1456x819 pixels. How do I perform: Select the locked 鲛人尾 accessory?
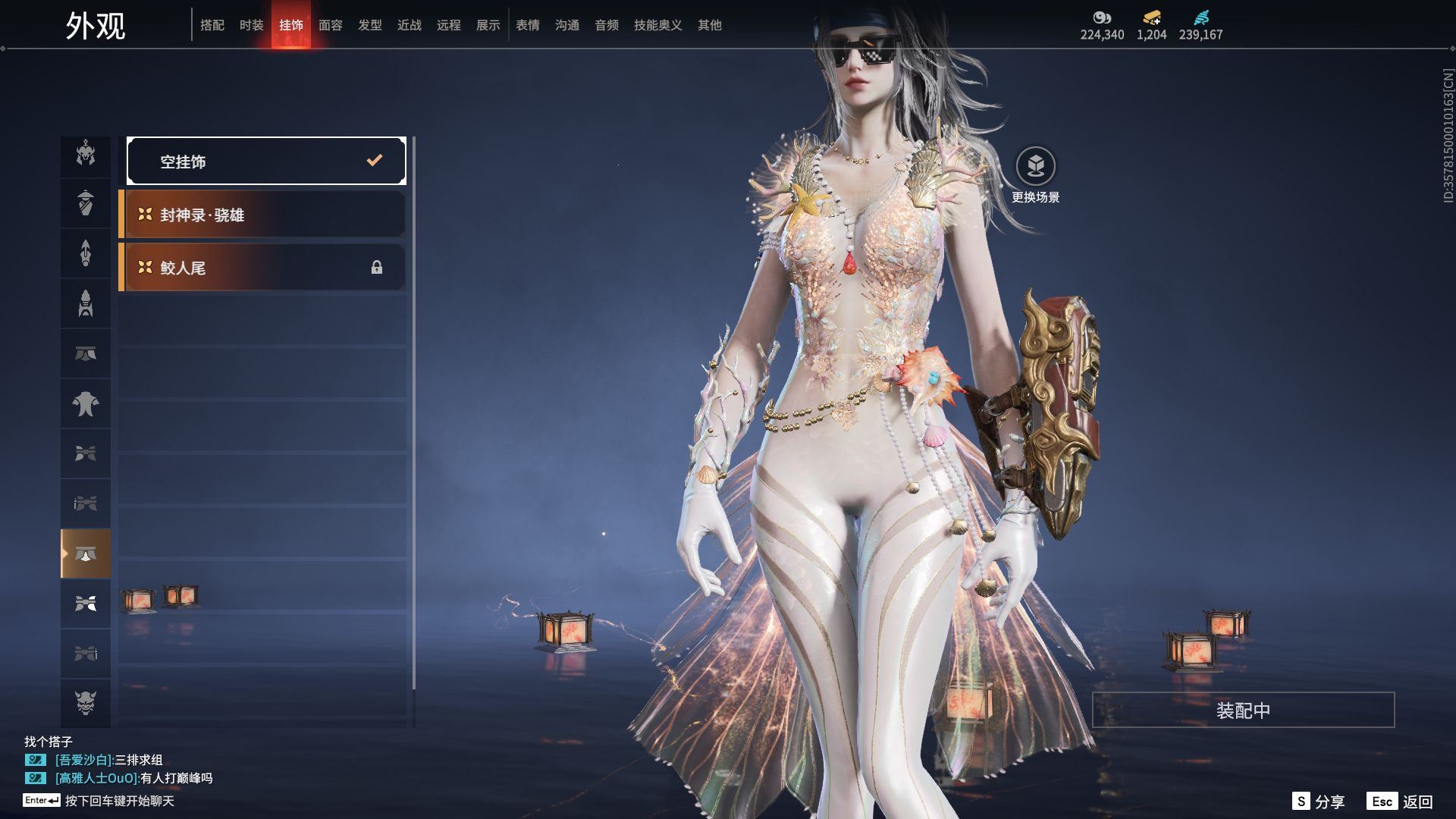262,268
